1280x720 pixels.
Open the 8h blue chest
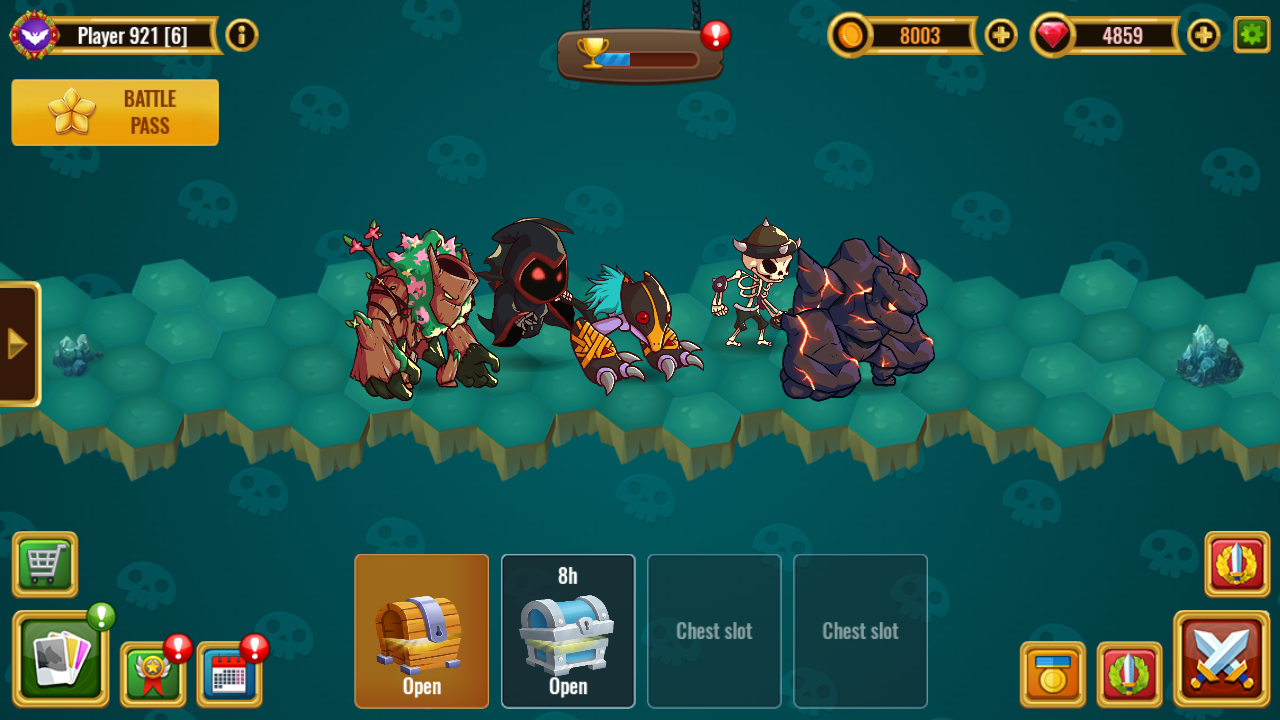click(x=568, y=630)
